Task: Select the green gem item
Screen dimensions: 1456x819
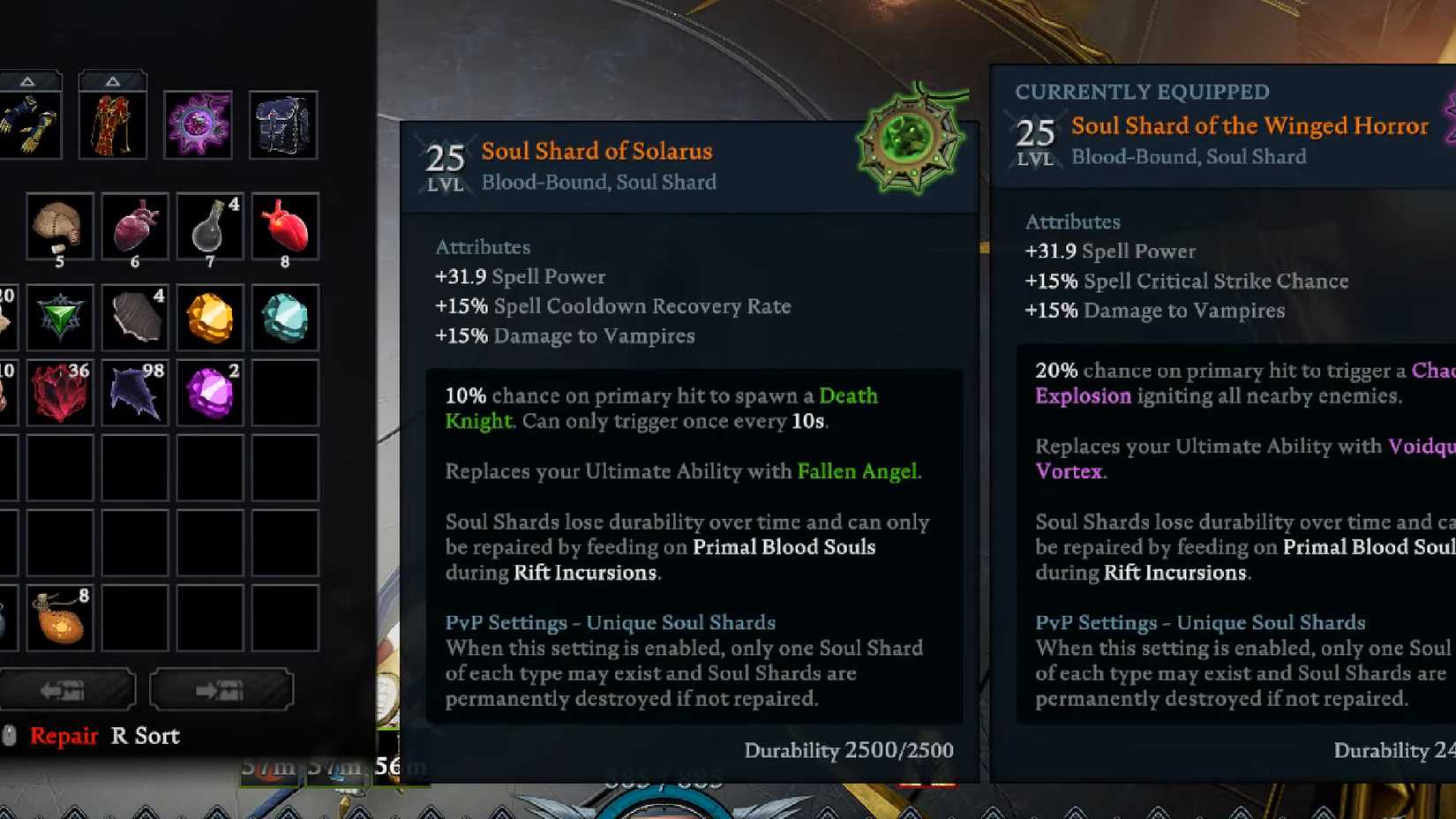Action: 58,316
